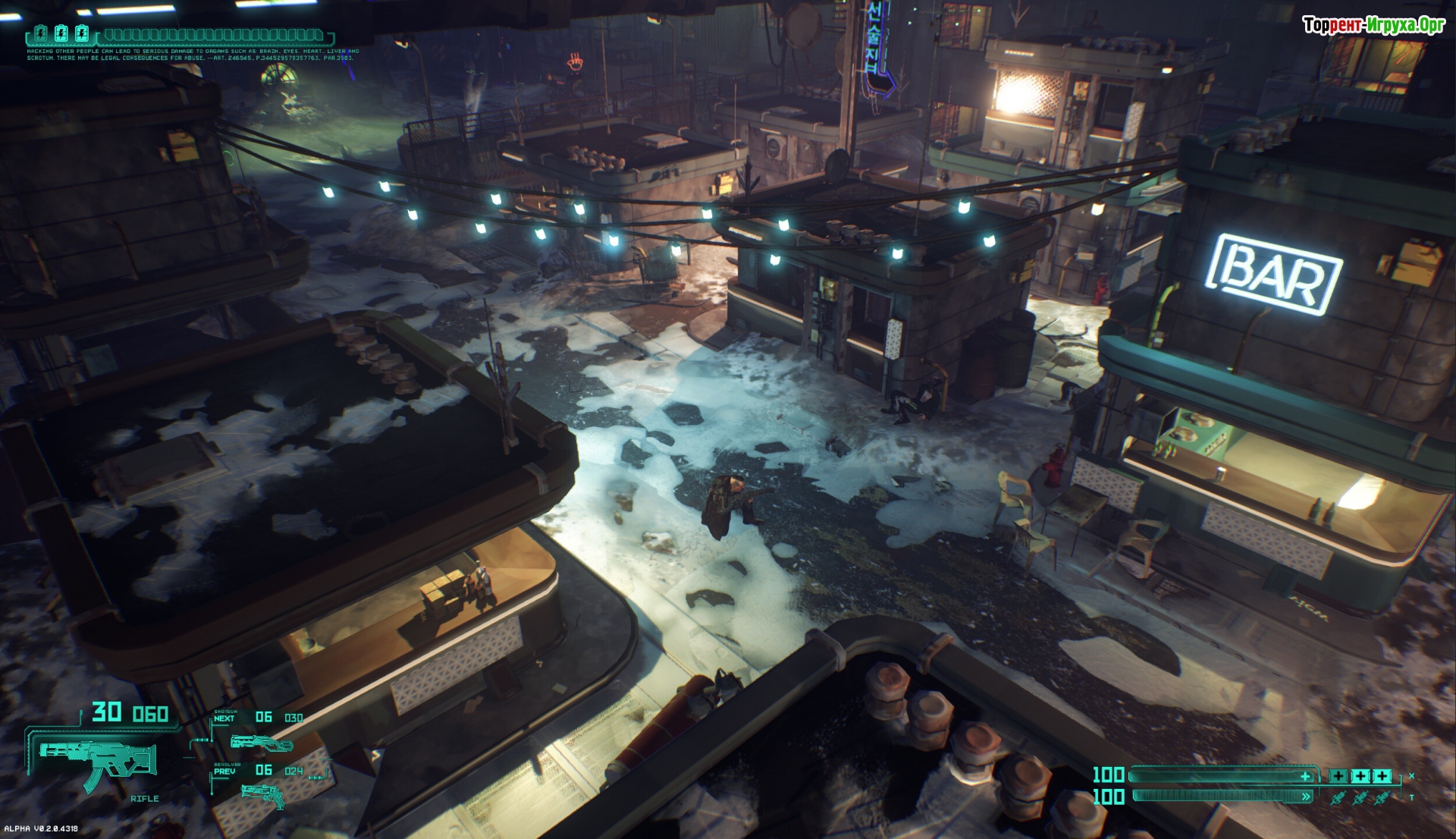Switch to the next weapon, the shotgun
The image size is (1456, 839).
(260, 741)
